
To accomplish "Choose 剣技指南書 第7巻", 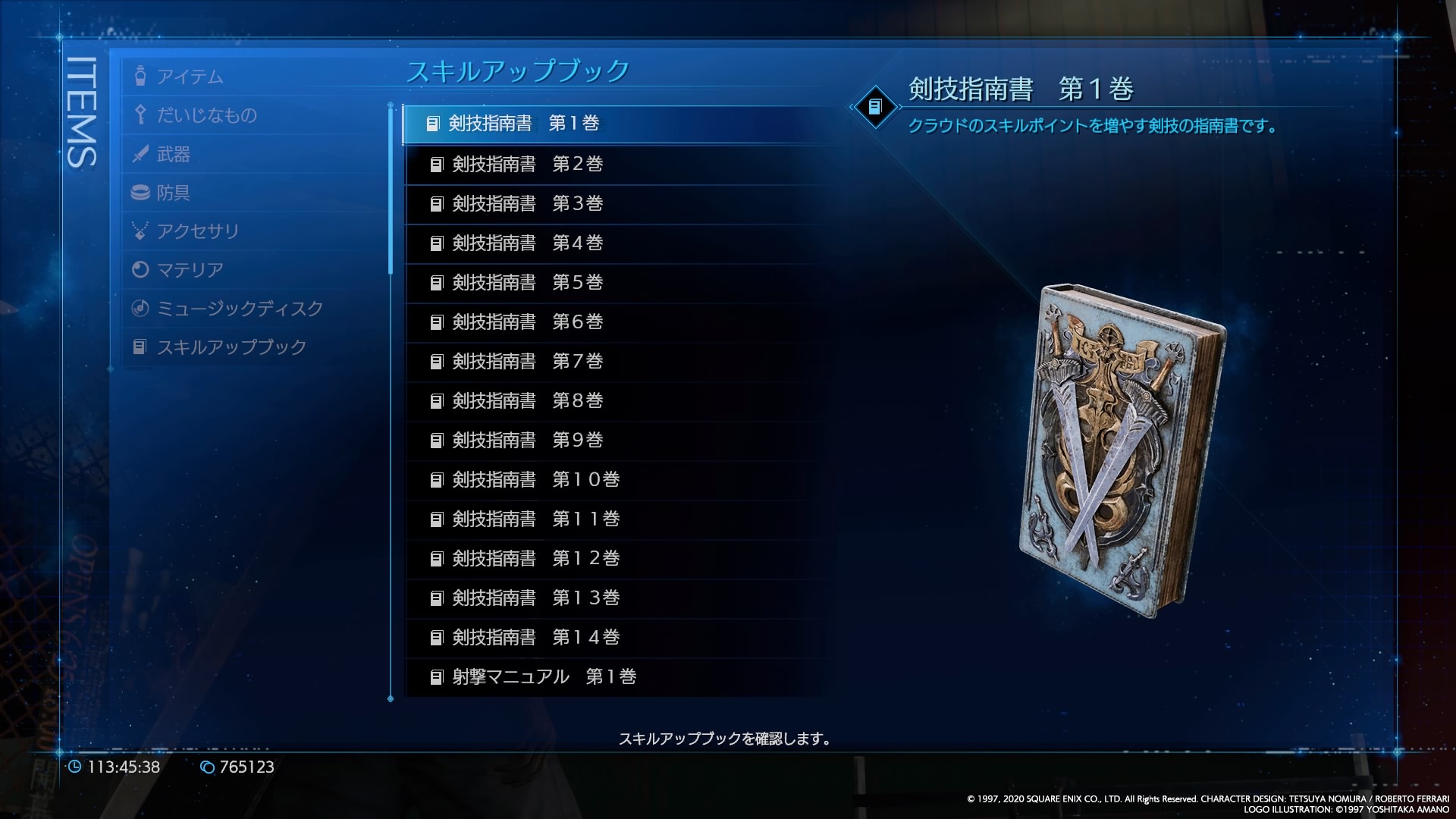I will 527,362.
